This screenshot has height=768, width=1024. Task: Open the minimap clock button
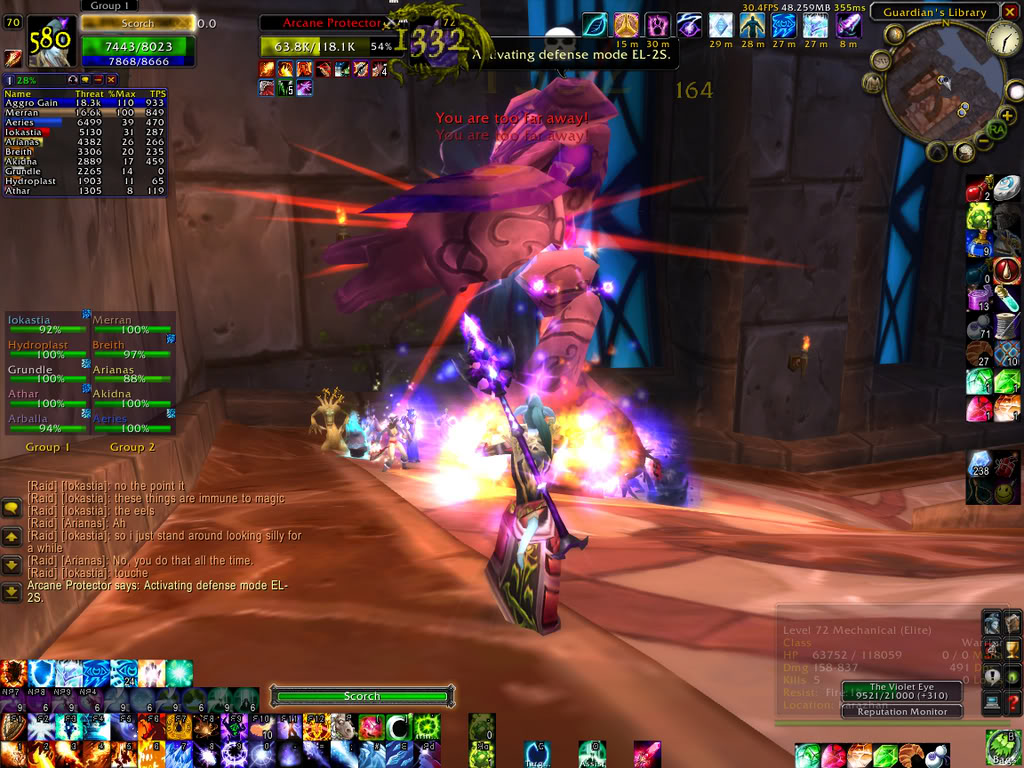tap(1003, 40)
